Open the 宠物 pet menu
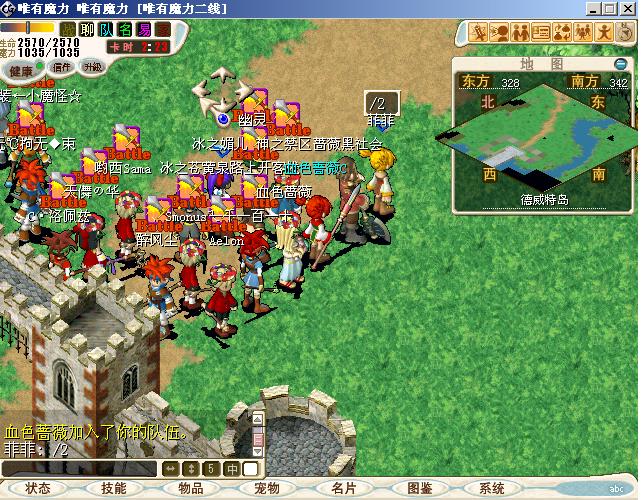 pyautogui.click(x=266, y=488)
